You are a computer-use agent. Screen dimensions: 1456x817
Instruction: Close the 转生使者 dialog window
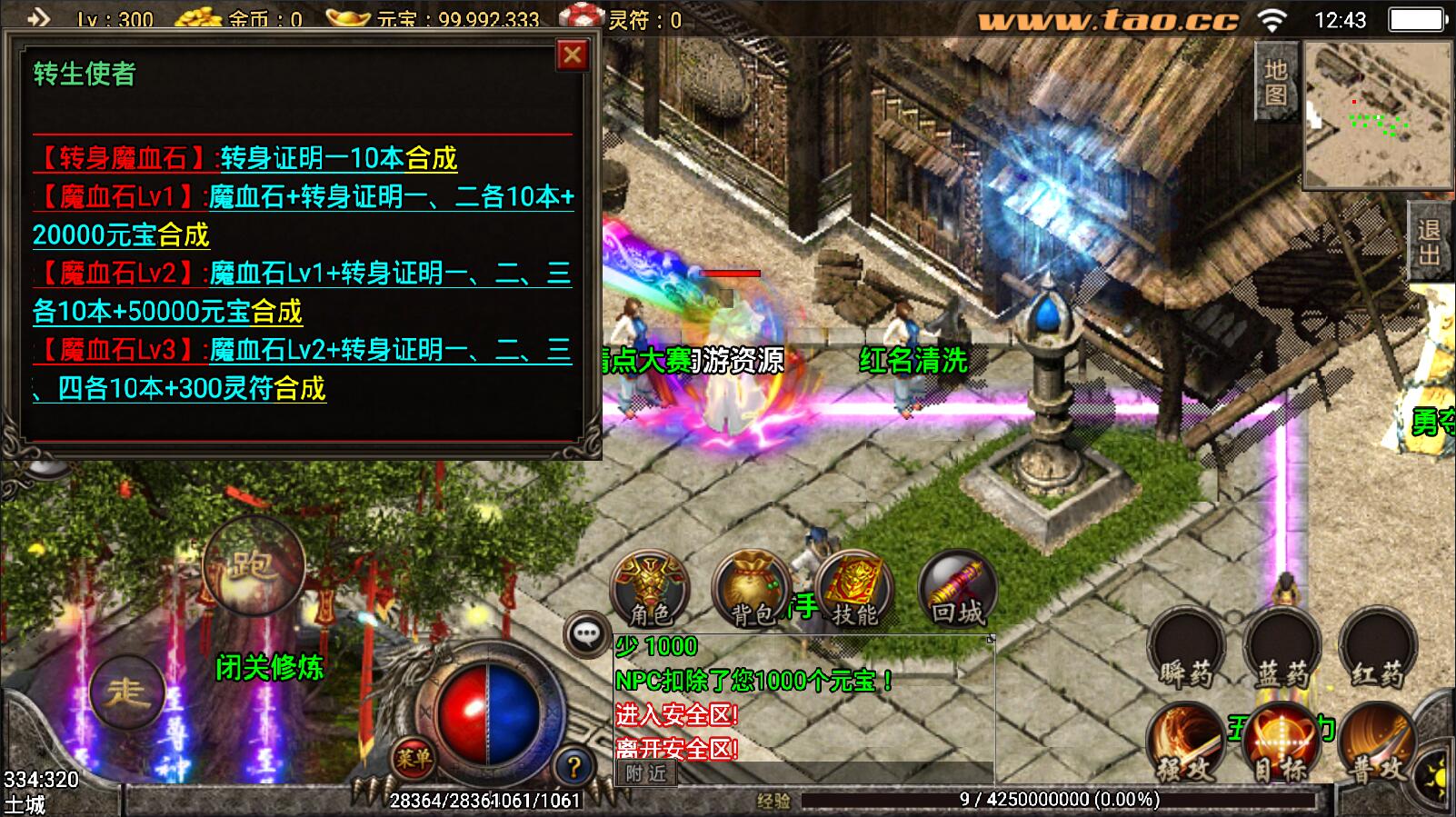(572, 56)
